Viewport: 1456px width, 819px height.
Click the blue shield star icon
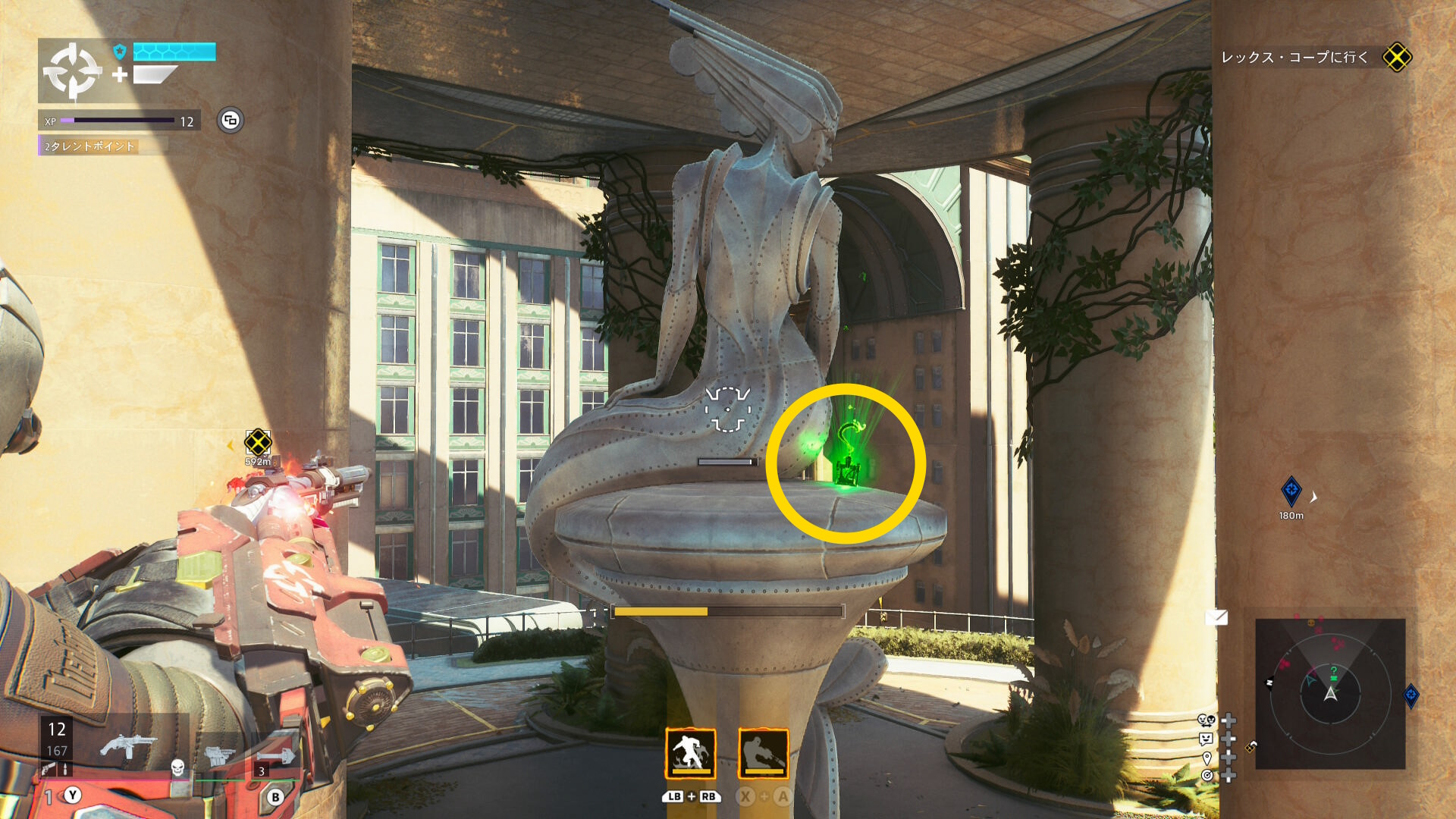click(119, 52)
